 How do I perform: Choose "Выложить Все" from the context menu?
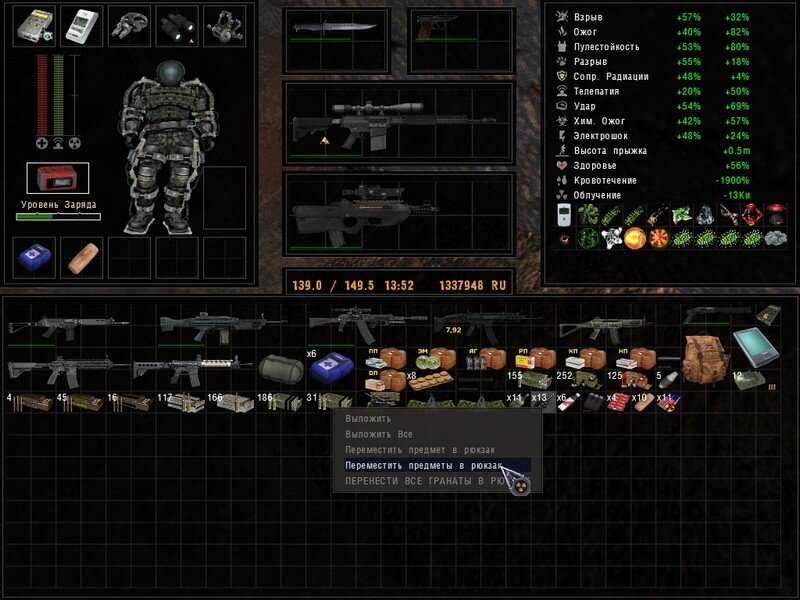coord(379,435)
